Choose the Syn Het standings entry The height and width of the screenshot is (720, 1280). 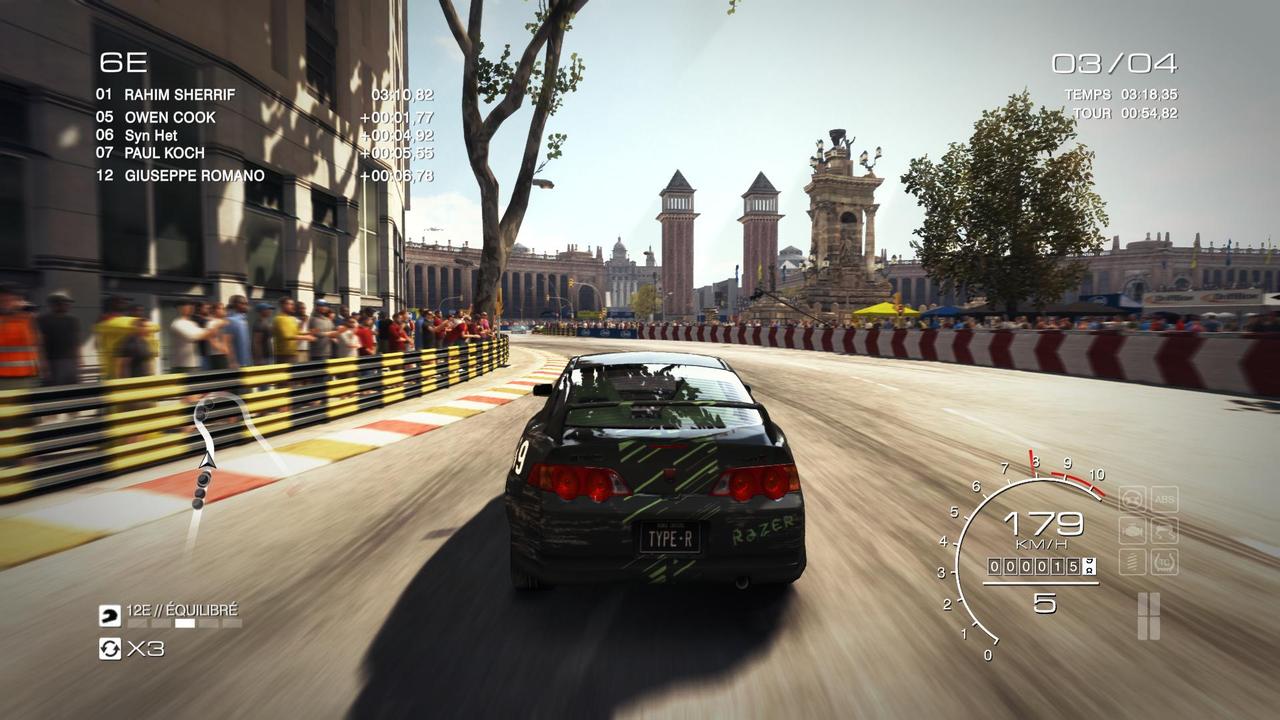point(152,135)
